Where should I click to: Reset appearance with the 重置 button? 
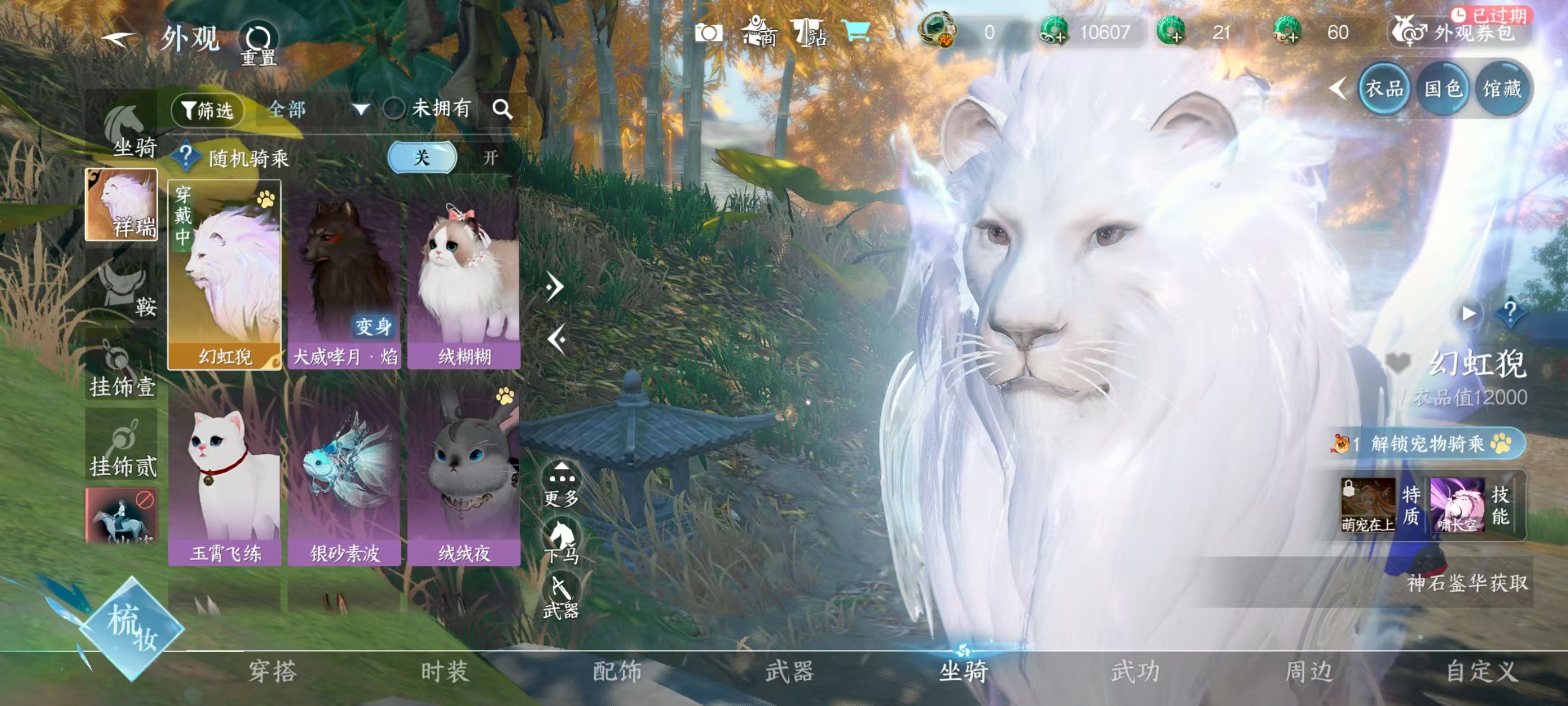click(x=258, y=43)
